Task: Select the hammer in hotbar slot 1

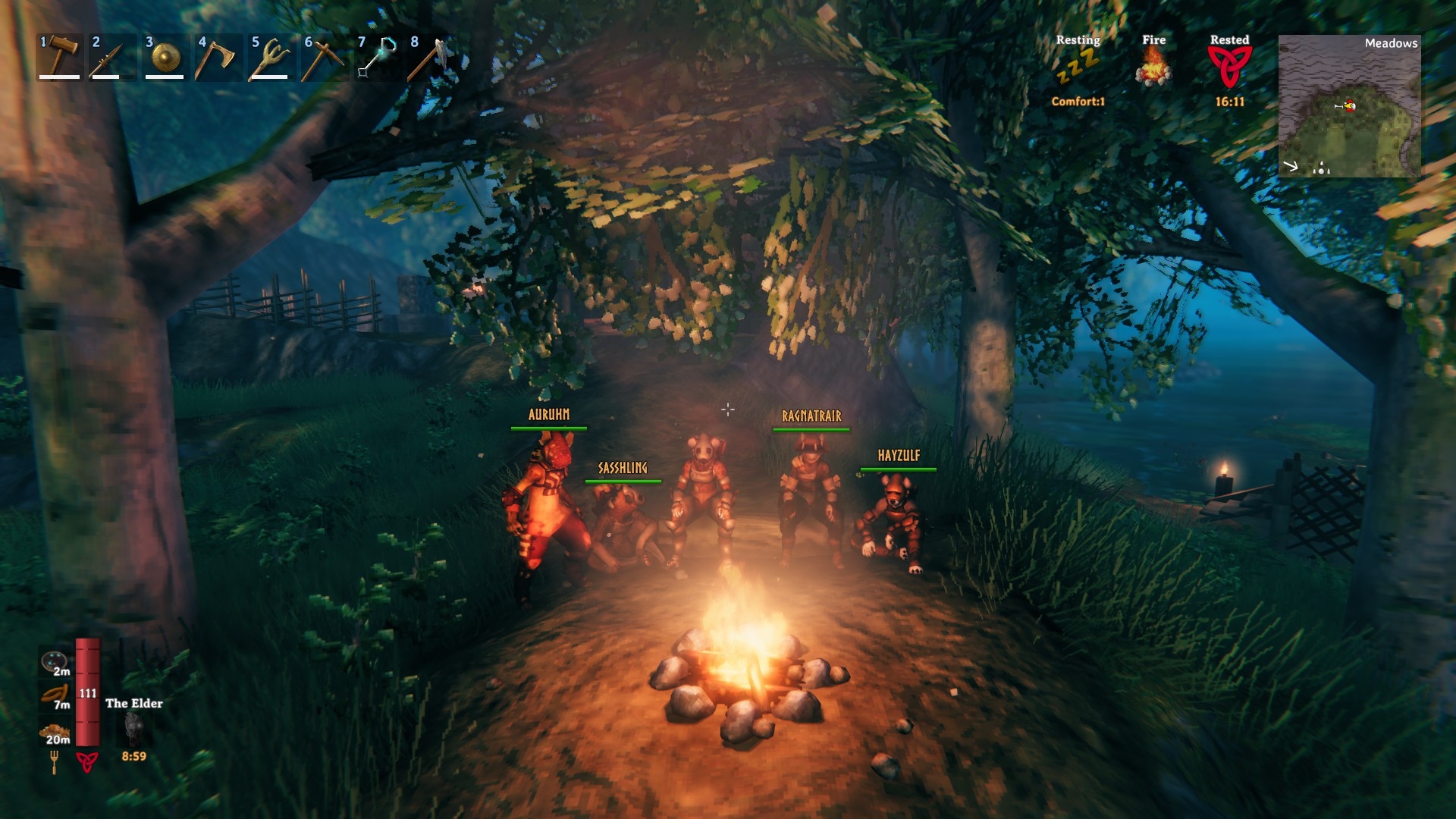Action: click(x=60, y=57)
